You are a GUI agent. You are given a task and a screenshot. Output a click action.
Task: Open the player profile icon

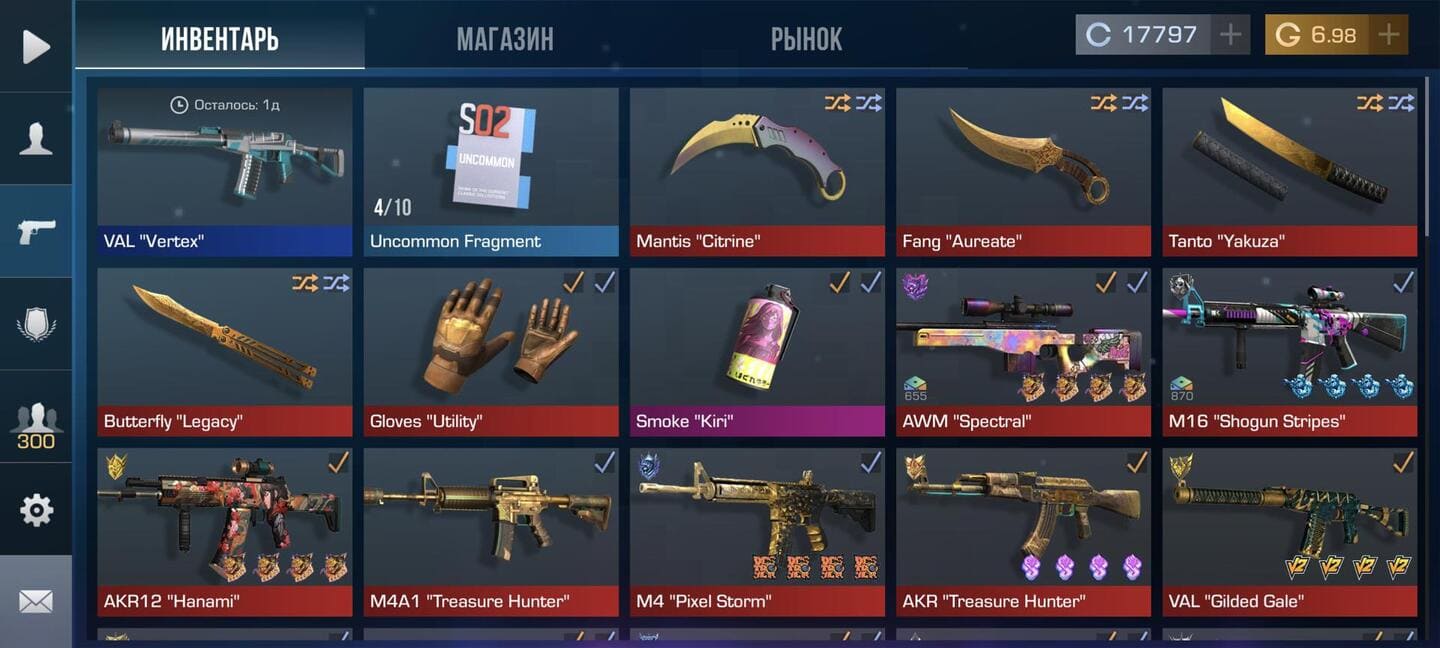pos(36,138)
